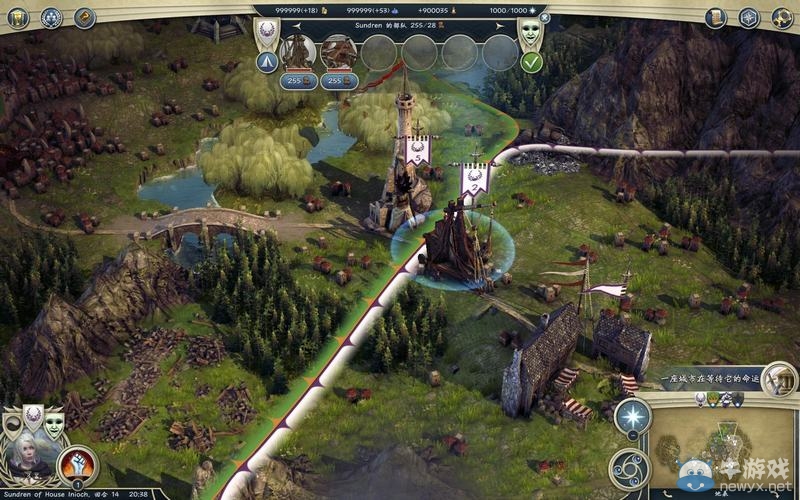
Task: Open the second round button at top-left
Action: pyautogui.click(x=52, y=17)
